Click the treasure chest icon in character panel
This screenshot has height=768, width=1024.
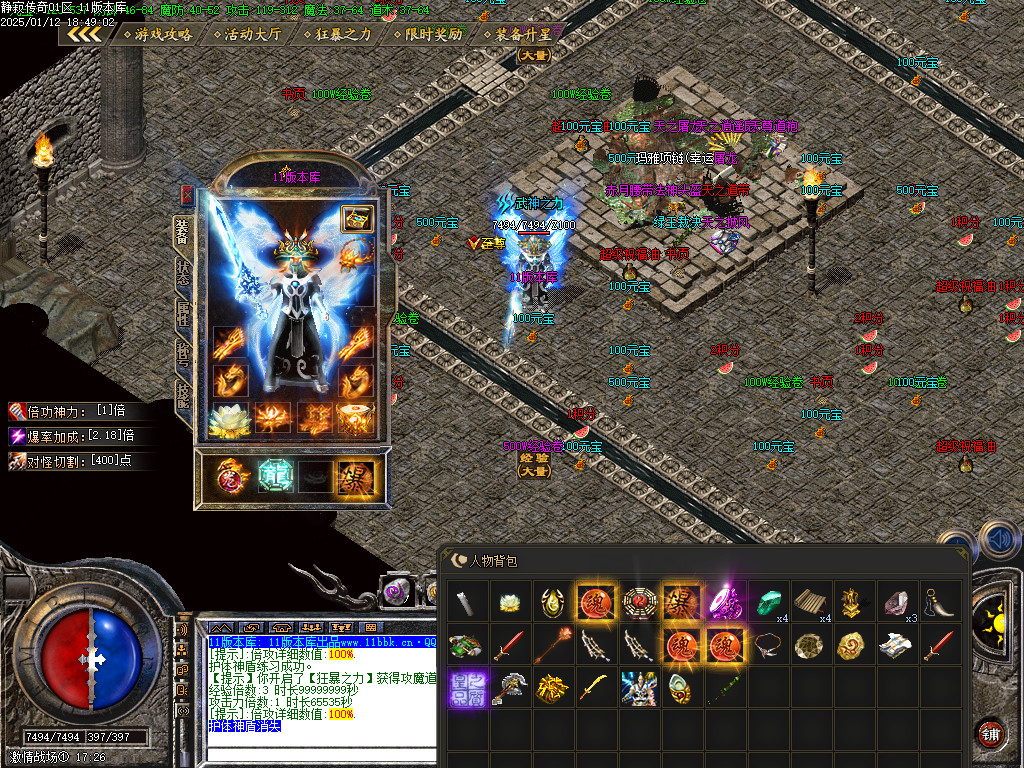pos(356,219)
